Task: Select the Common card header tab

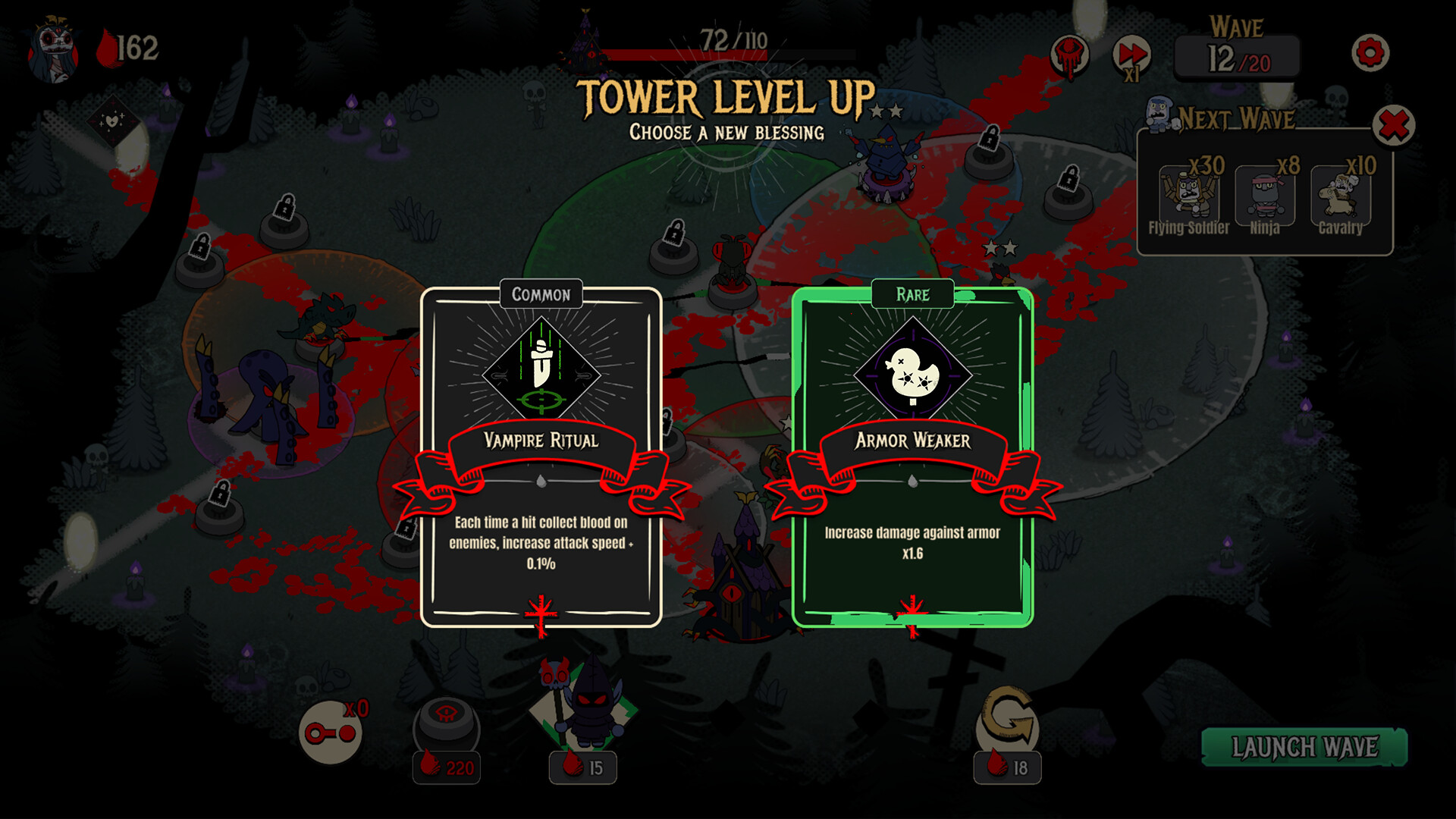Action: click(x=540, y=296)
